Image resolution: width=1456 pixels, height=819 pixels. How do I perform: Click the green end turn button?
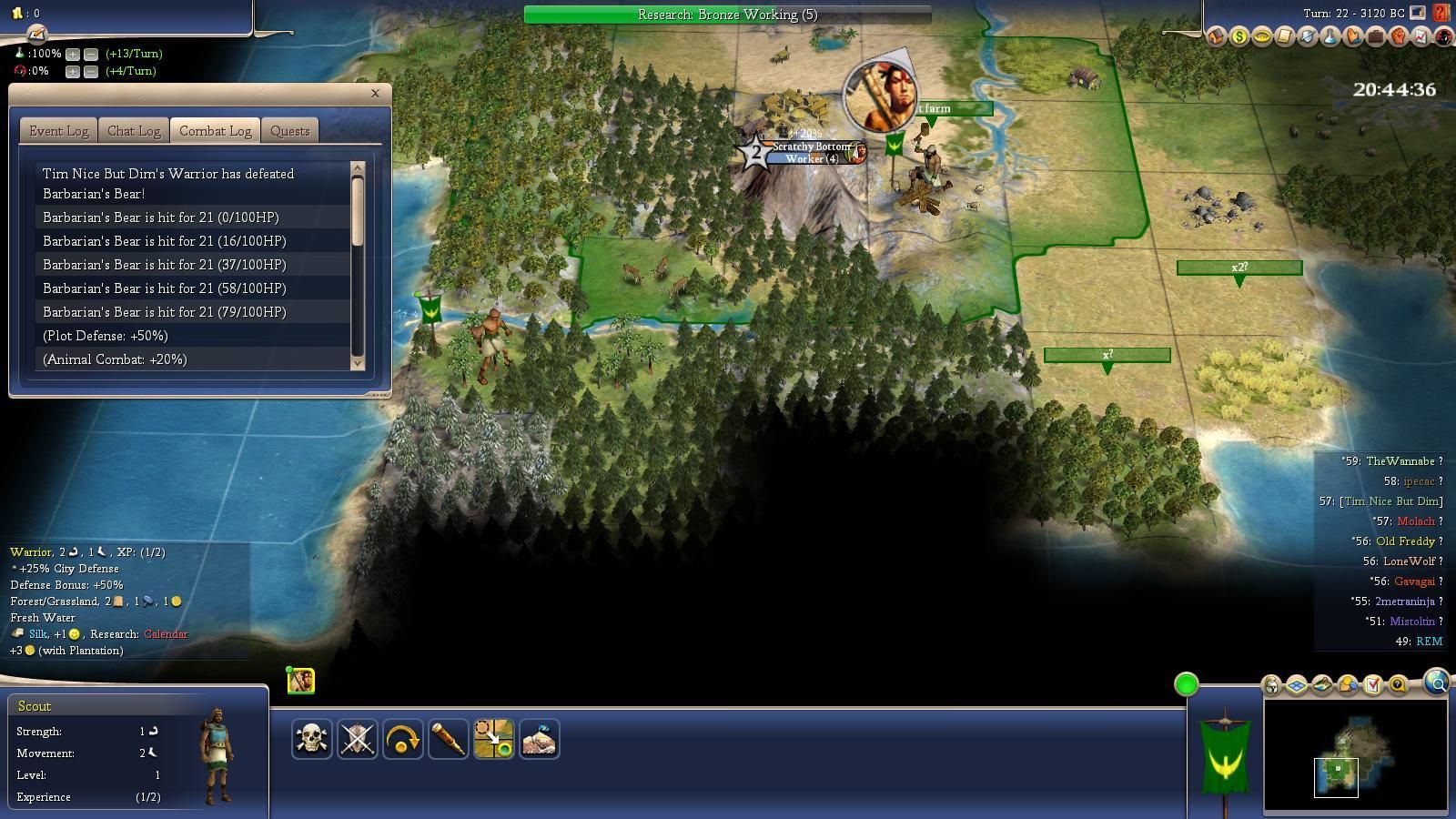(x=1186, y=684)
